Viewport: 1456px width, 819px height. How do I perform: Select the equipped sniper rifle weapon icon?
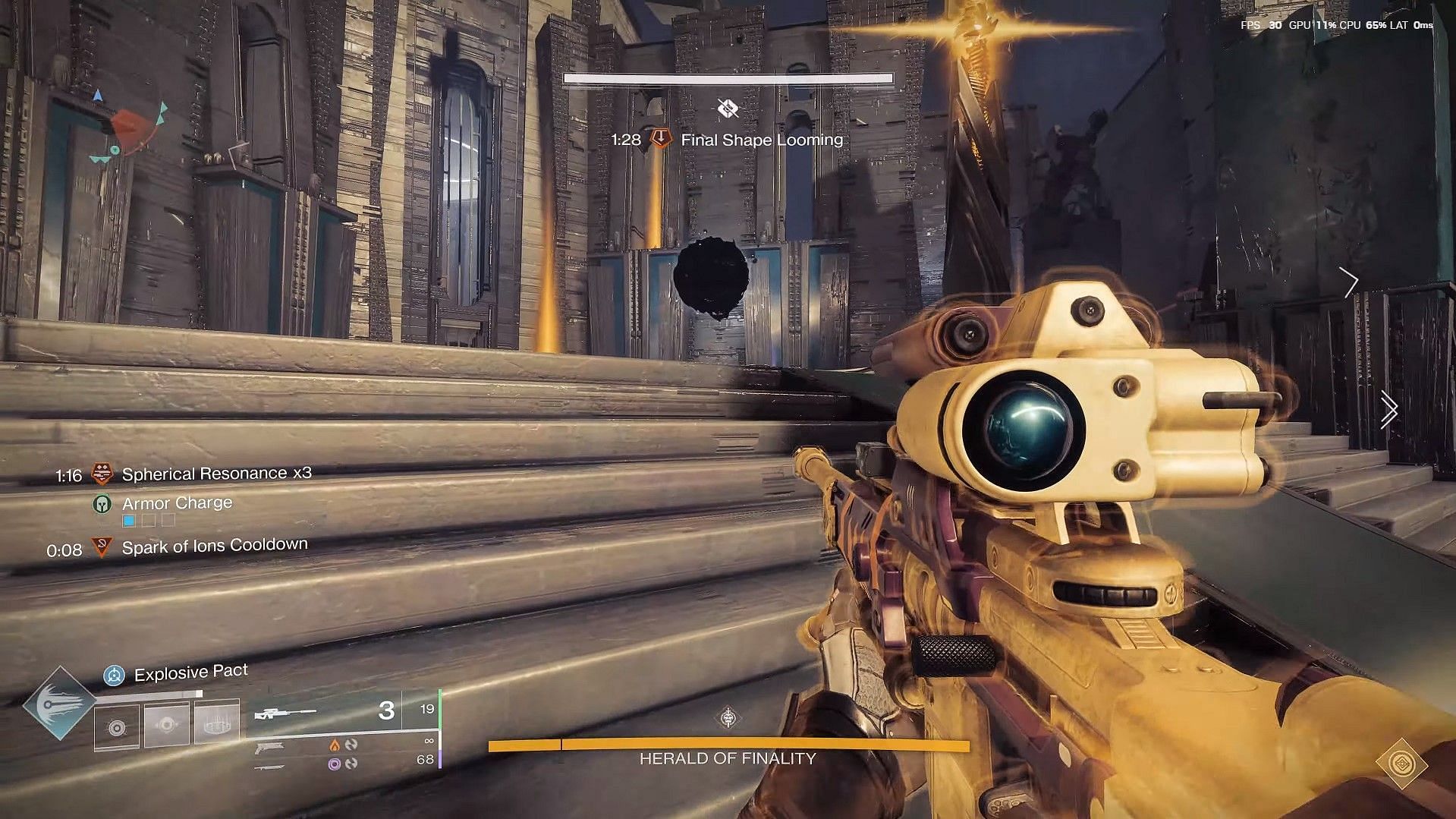(x=285, y=713)
